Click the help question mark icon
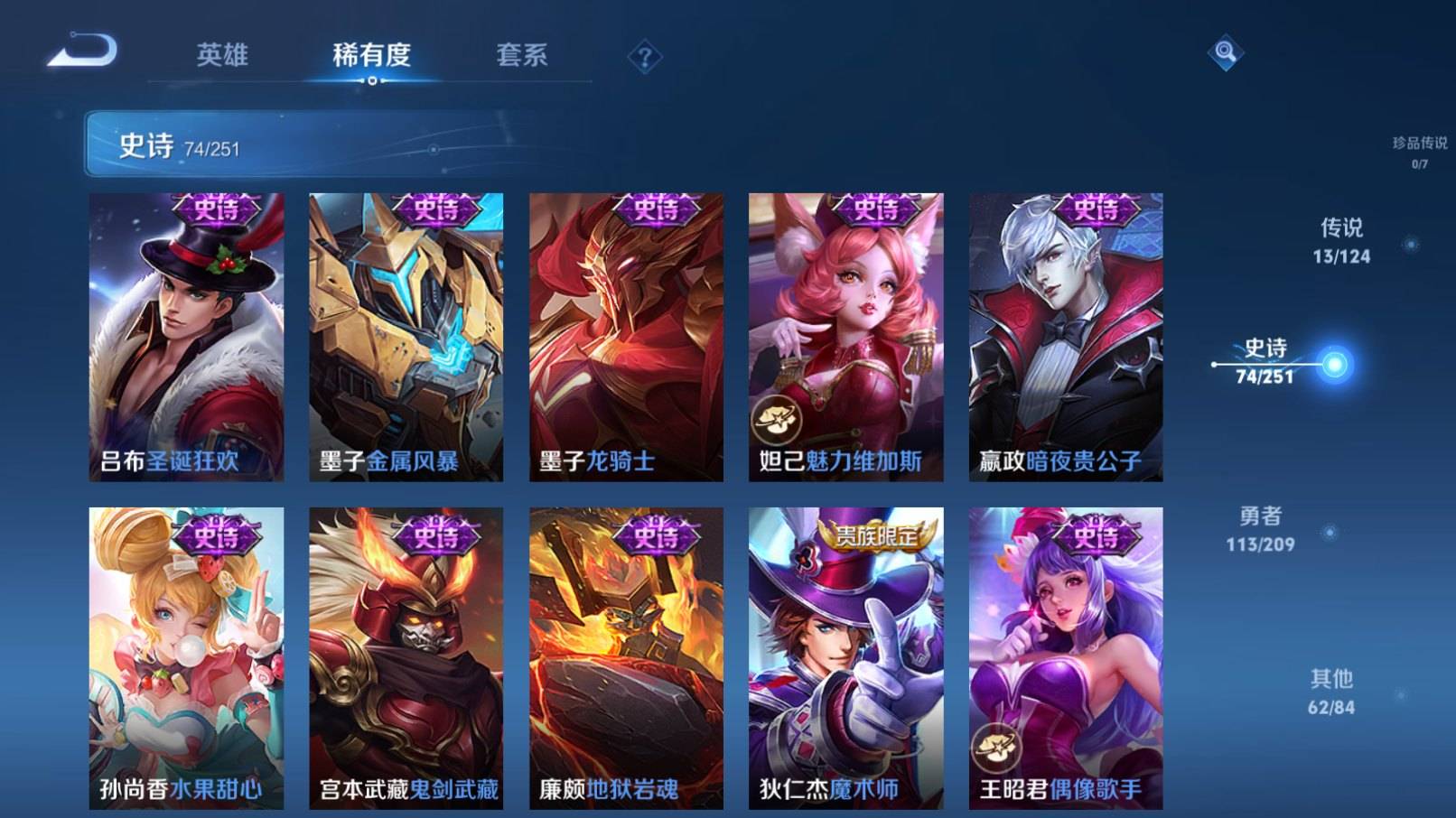 click(x=642, y=57)
